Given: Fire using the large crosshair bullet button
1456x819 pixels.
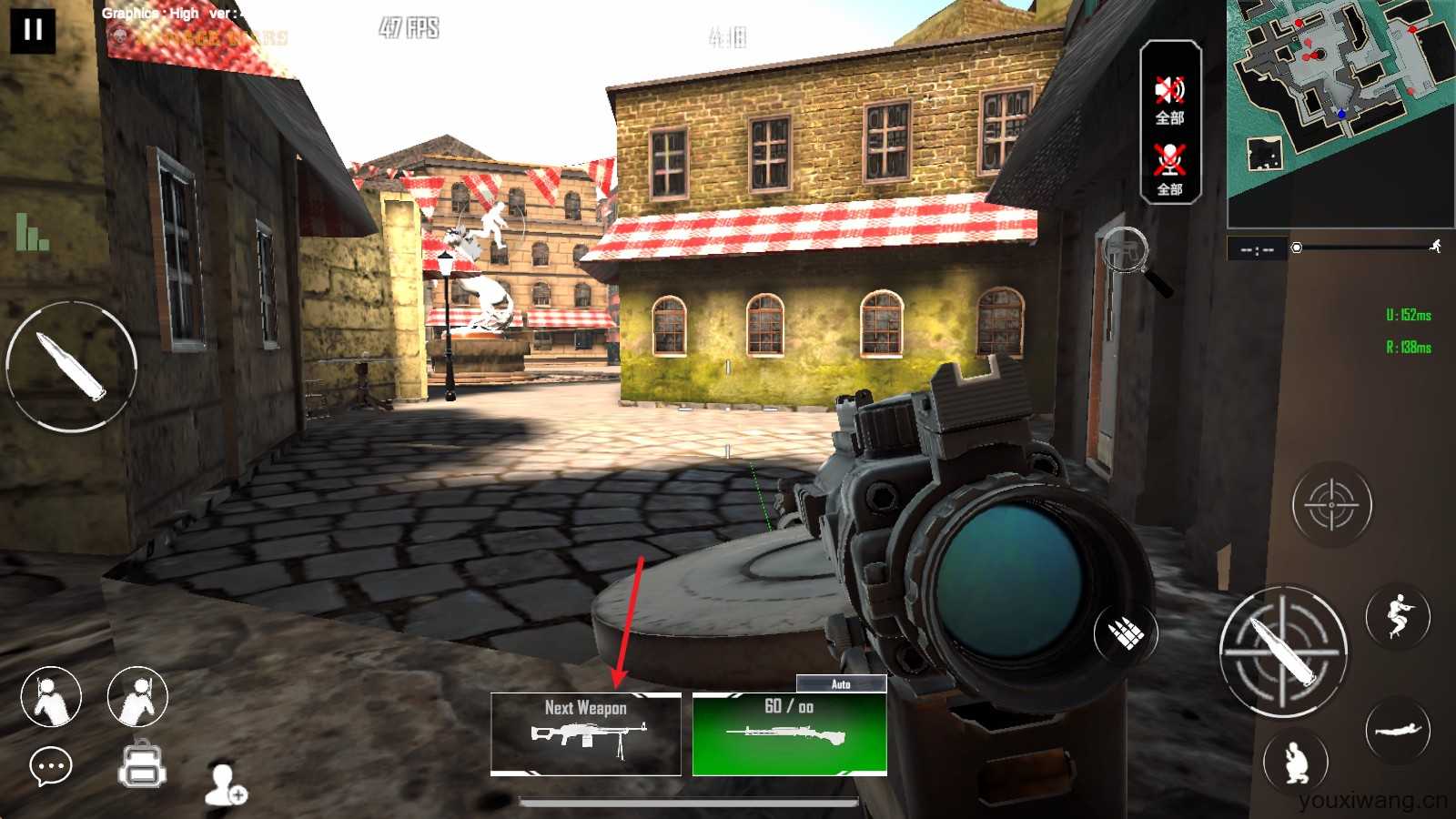Looking at the screenshot, I should (x=1283, y=652).
